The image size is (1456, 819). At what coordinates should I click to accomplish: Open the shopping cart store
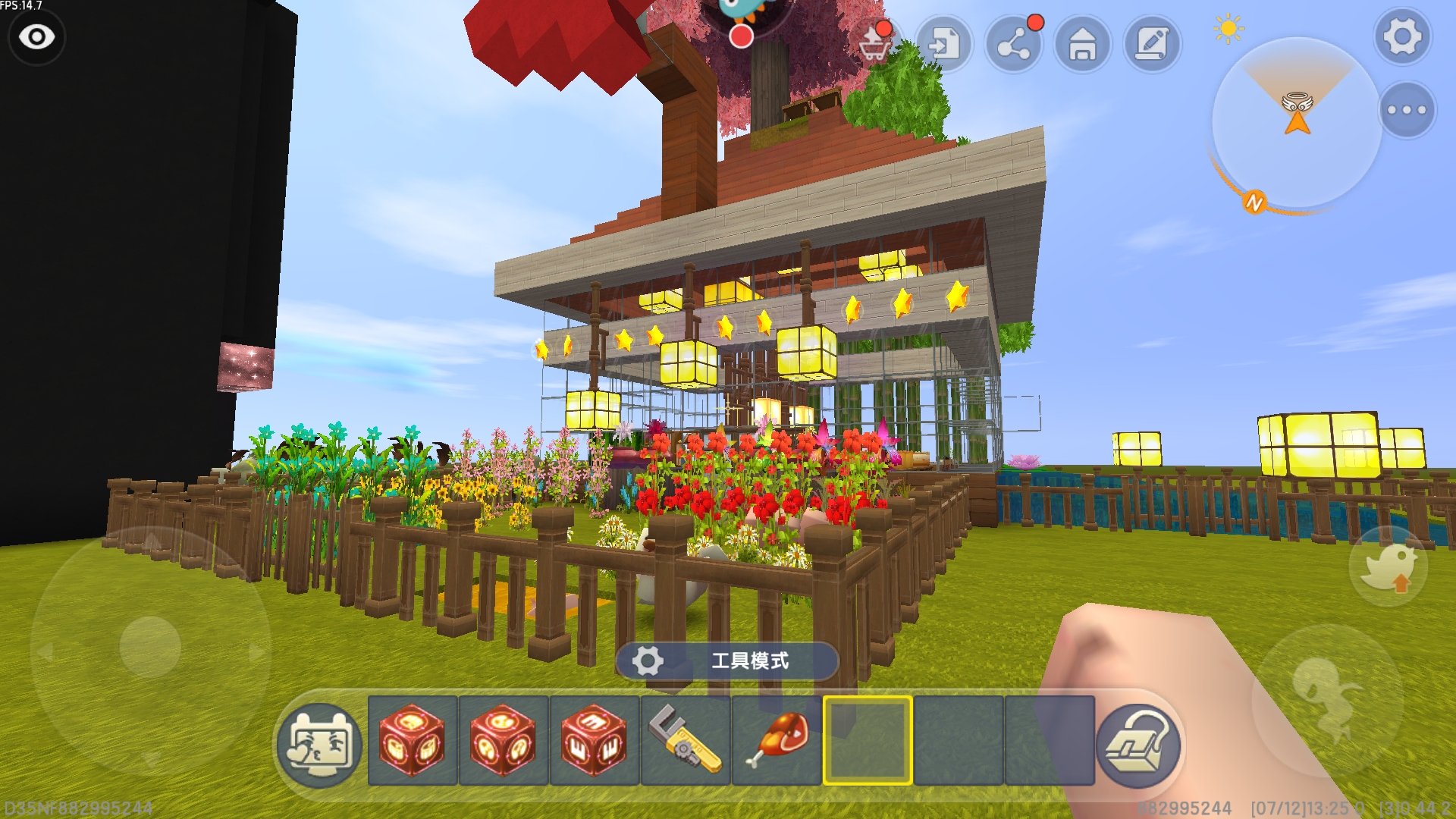point(875,43)
